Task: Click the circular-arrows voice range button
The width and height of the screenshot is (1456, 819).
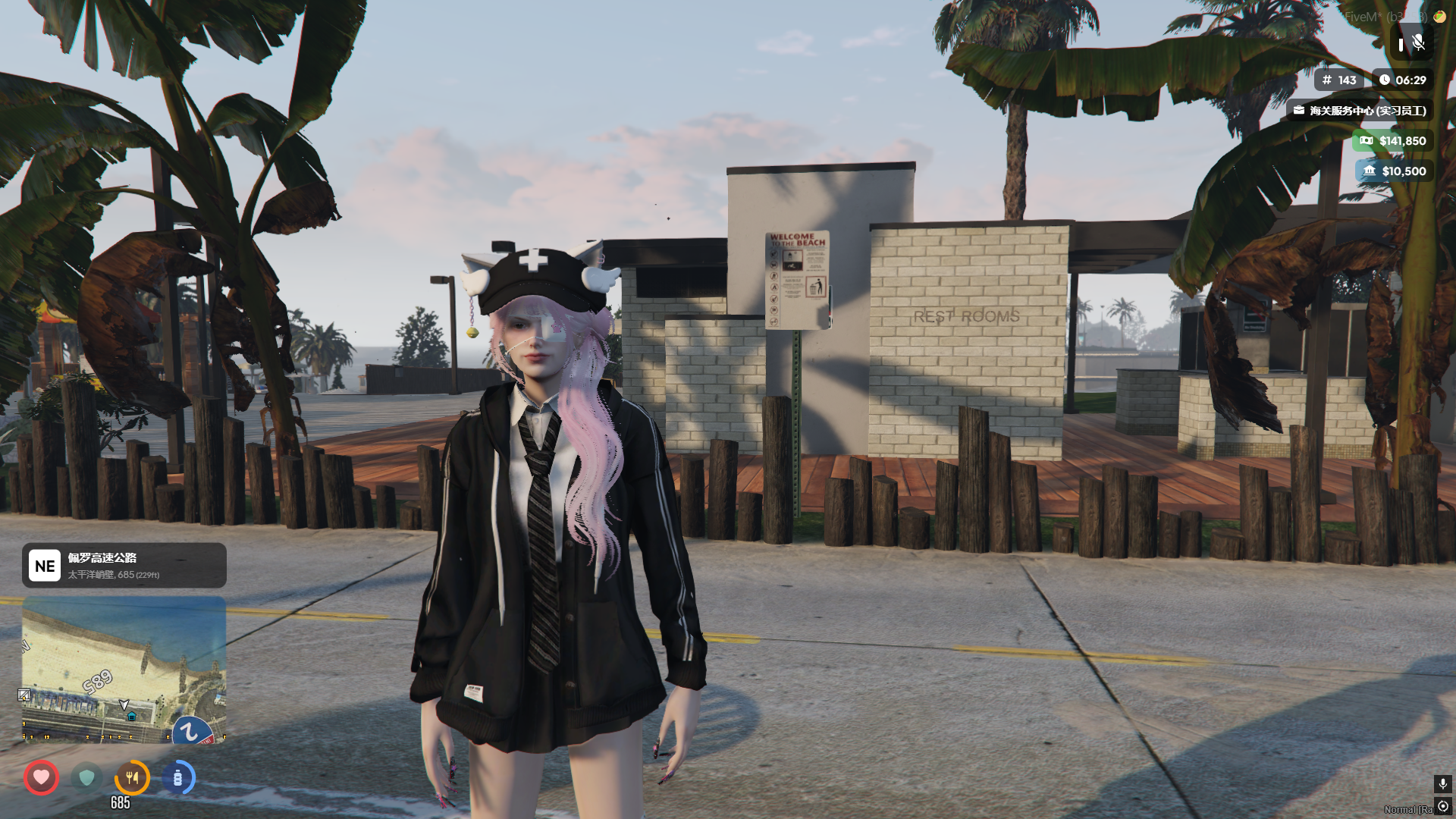Action: click(1442, 806)
